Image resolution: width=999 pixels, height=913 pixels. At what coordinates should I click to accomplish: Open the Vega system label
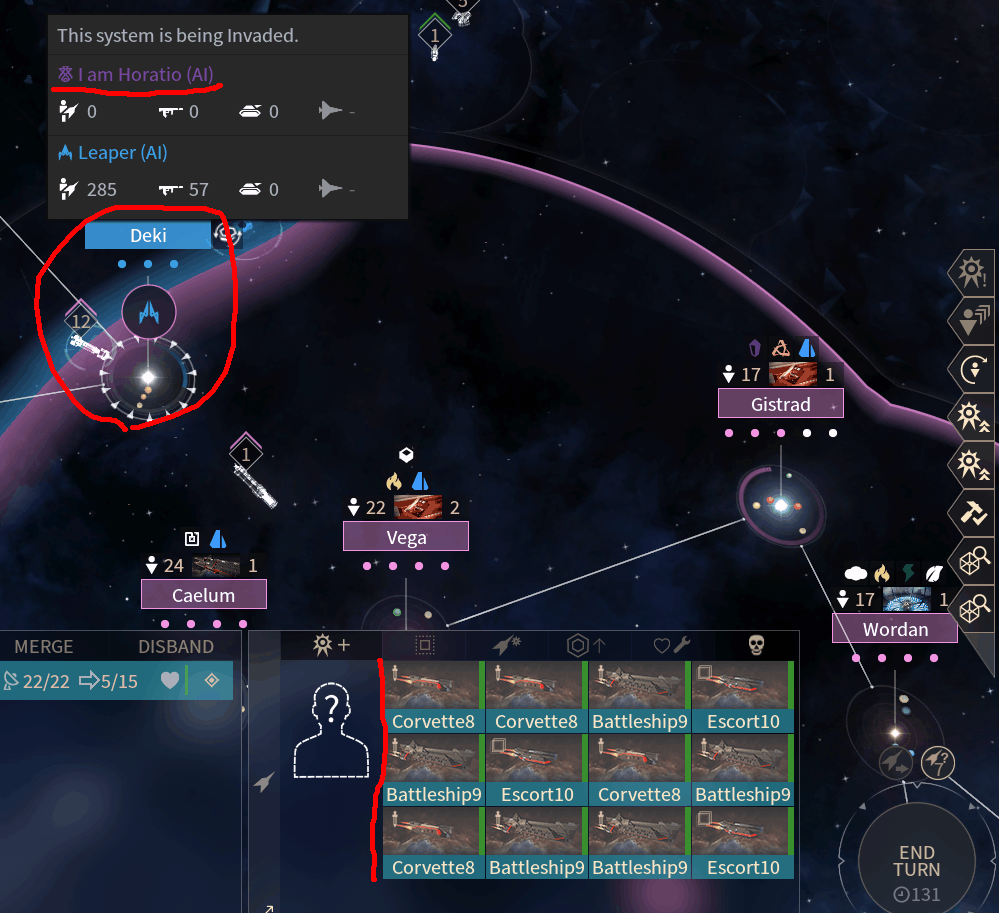pos(406,537)
